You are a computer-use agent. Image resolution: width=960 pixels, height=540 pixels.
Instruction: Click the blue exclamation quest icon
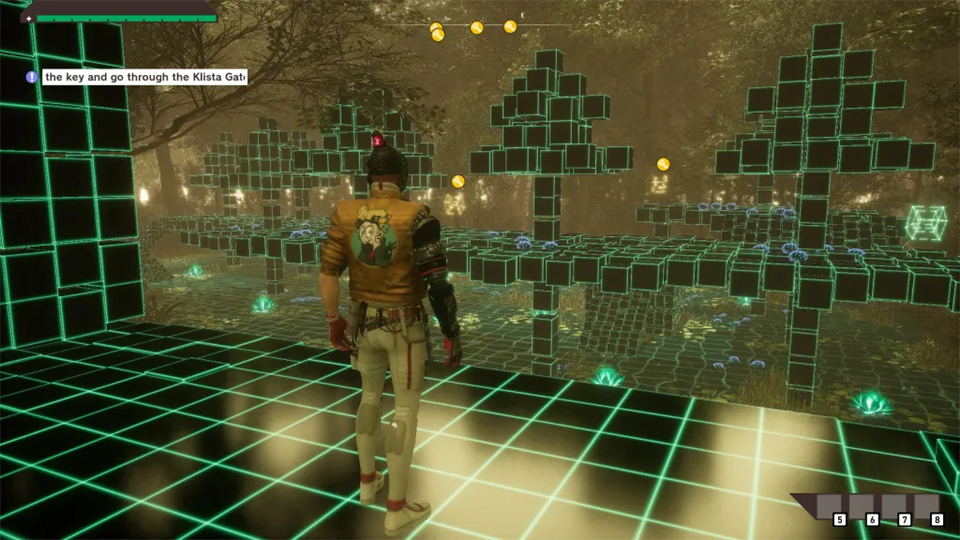[x=33, y=77]
